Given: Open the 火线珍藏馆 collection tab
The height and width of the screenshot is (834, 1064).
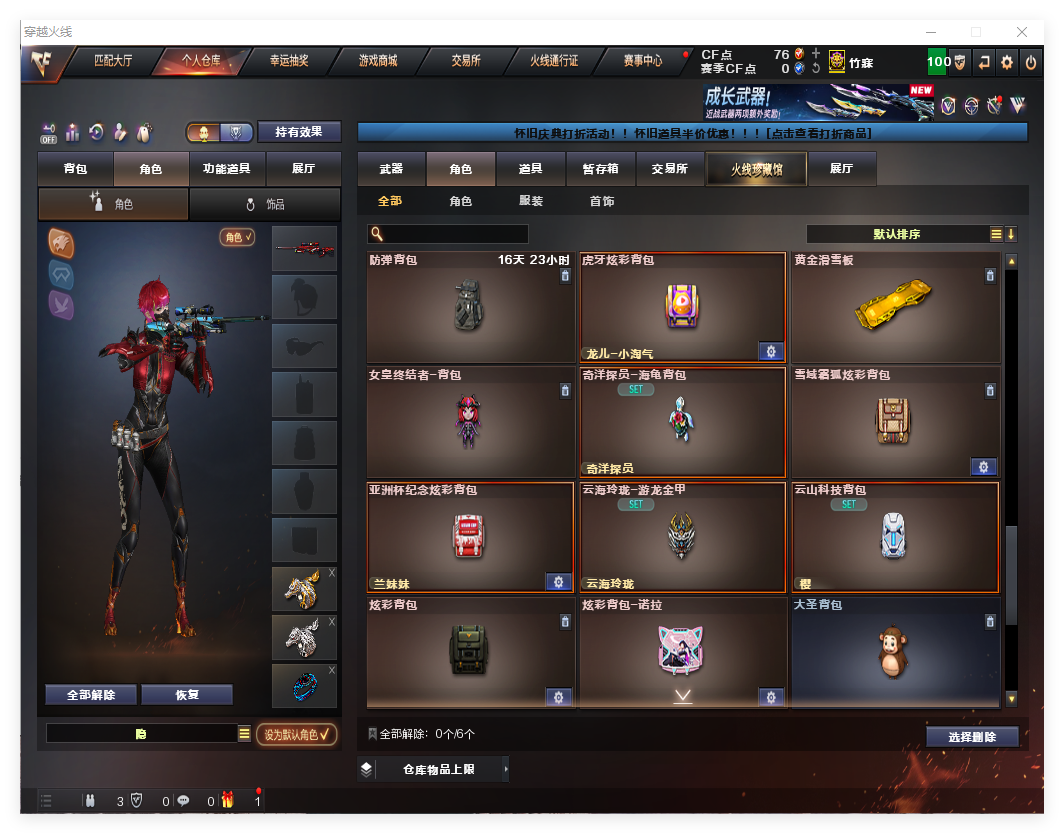Looking at the screenshot, I should 756,169.
